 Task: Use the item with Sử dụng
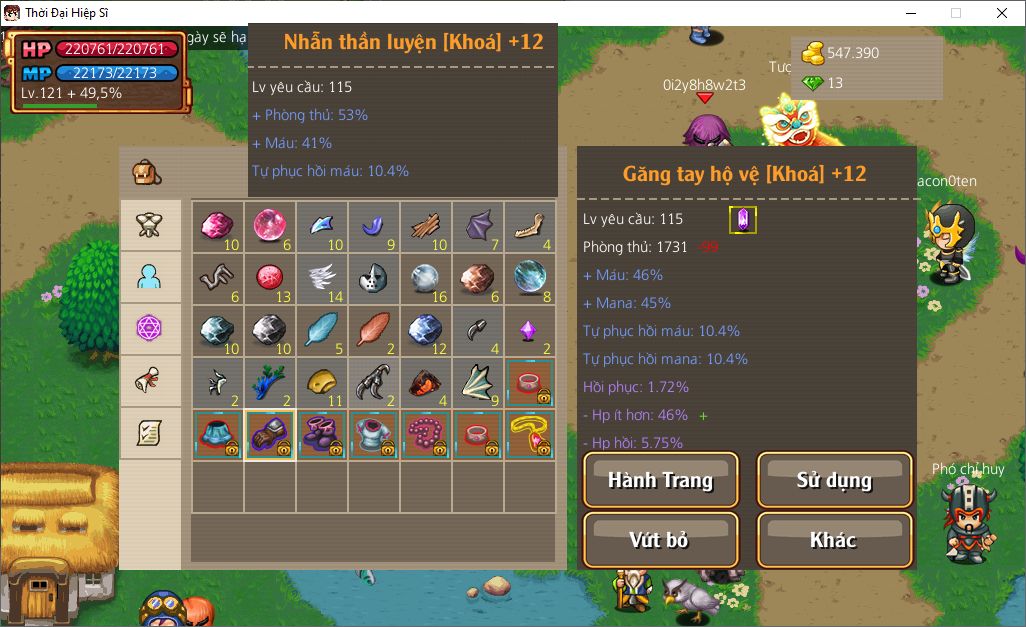tap(834, 480)
